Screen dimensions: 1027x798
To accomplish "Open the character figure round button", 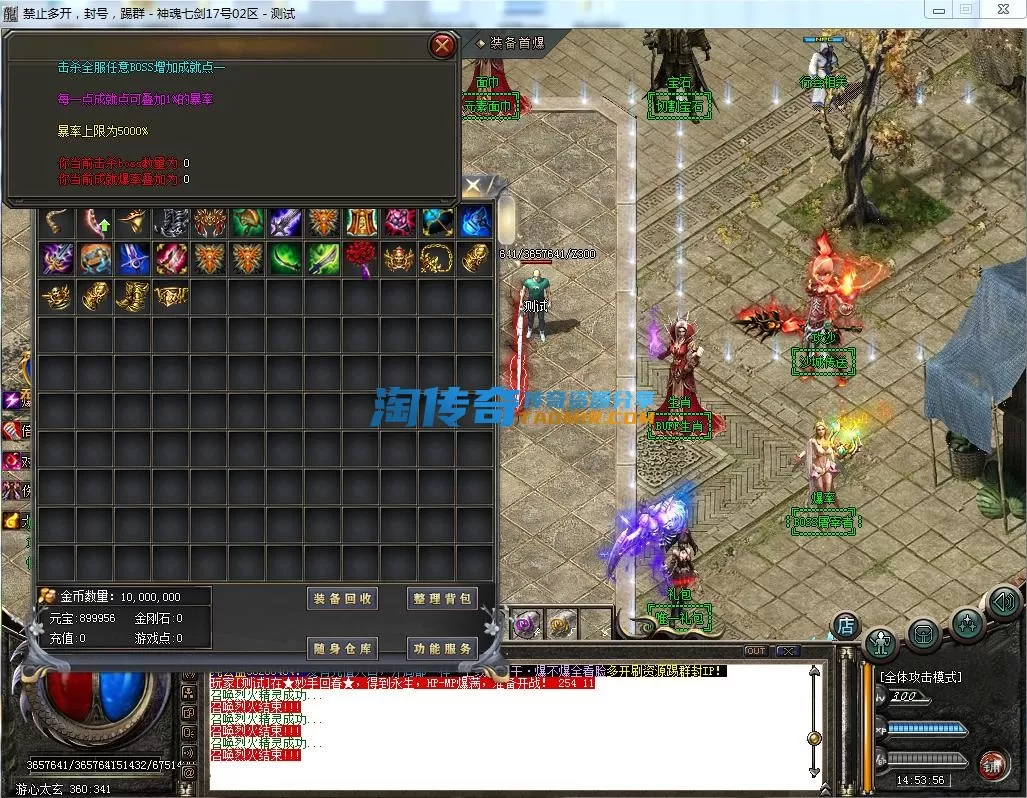I will click(882, 641).
